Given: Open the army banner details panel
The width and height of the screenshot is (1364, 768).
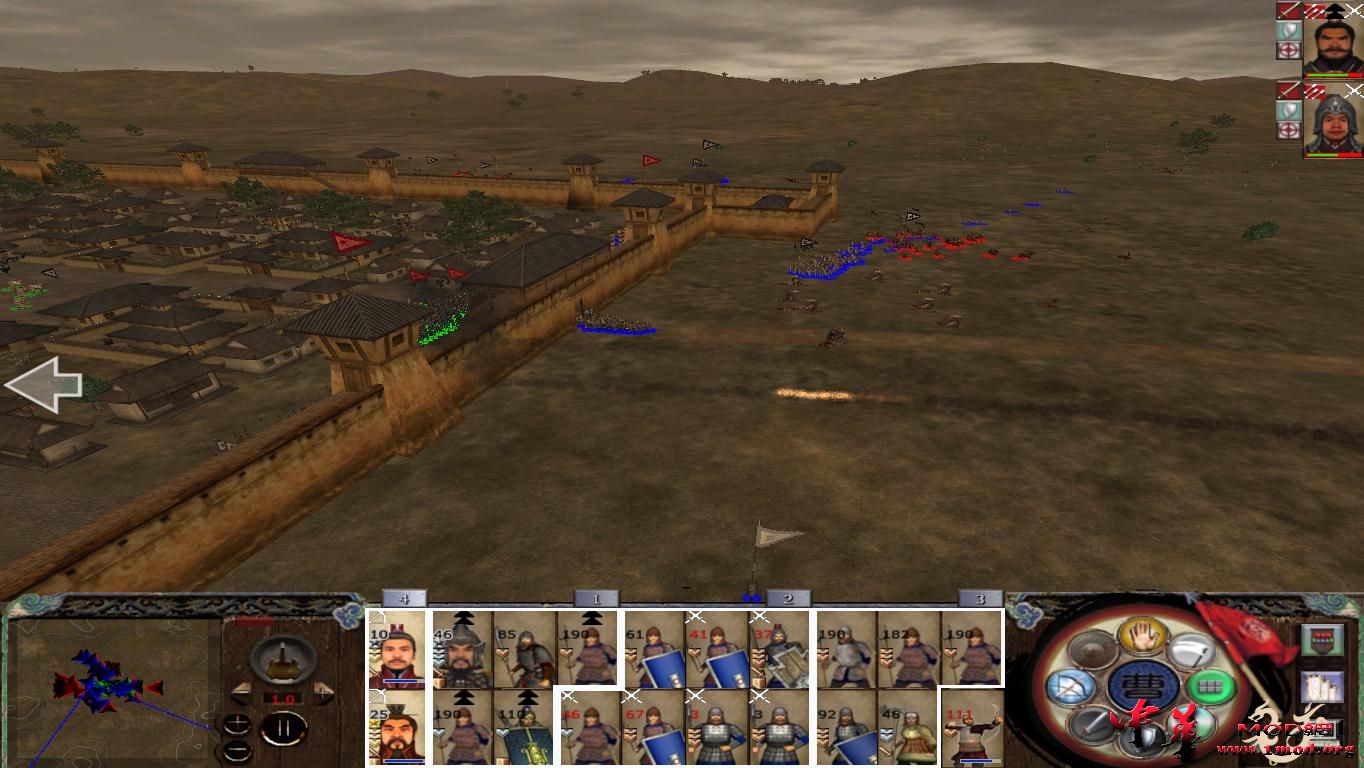Looking at the screenshot, I should [x=1321, y=638].
